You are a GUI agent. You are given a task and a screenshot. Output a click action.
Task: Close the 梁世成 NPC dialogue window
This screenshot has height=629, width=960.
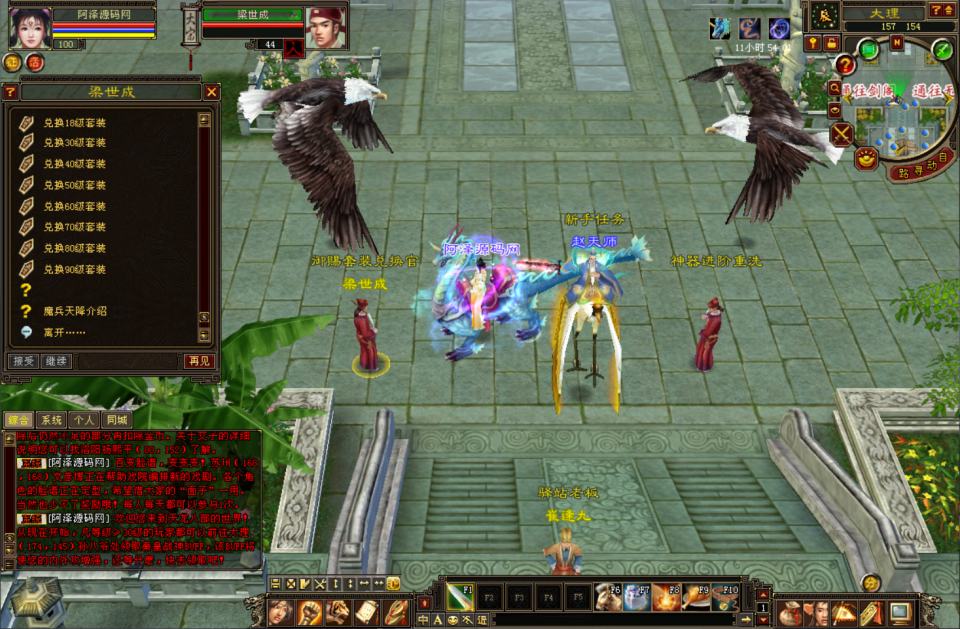click(x=212, y=92)
